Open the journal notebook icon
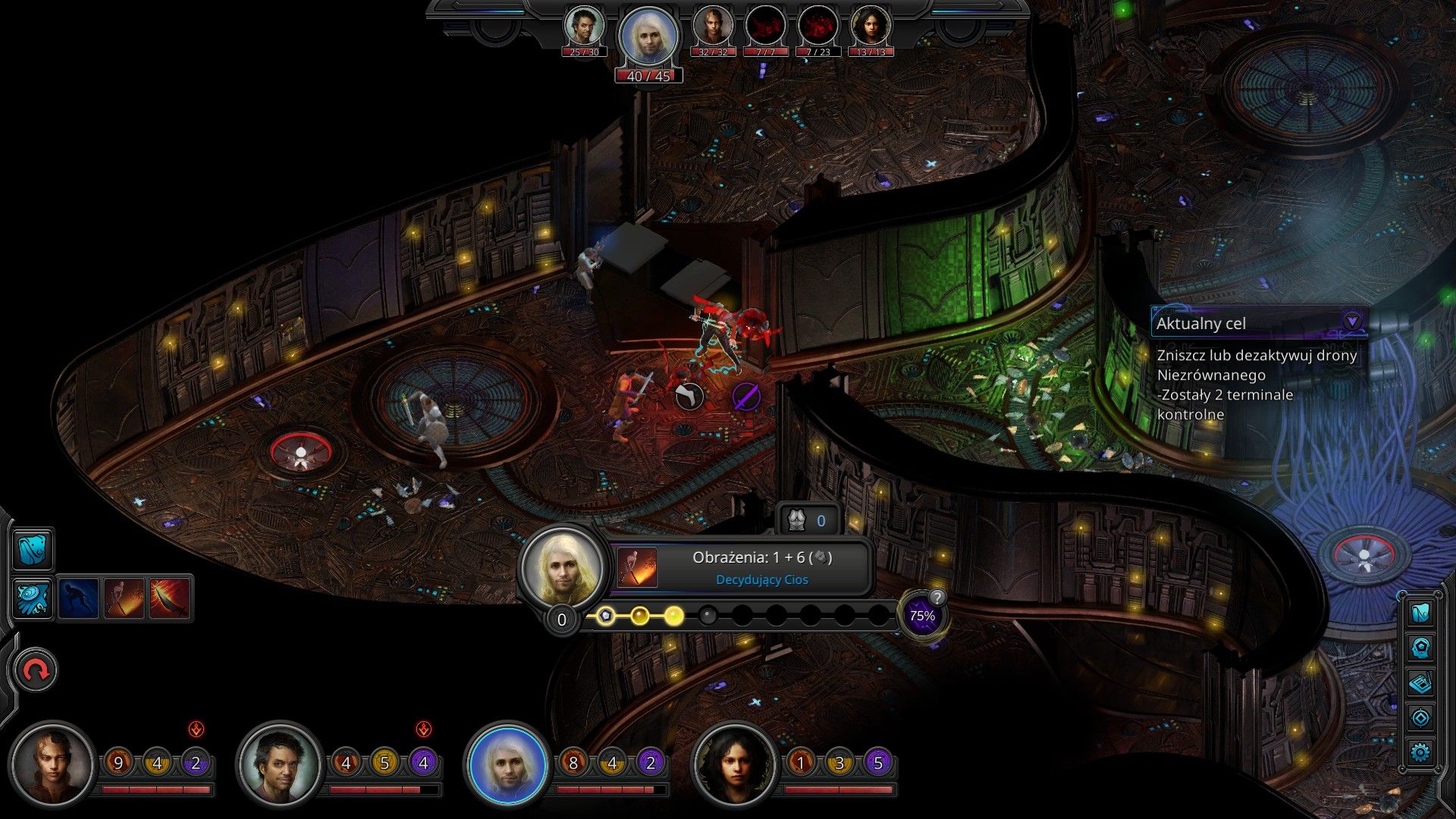 coord(1420,683)
